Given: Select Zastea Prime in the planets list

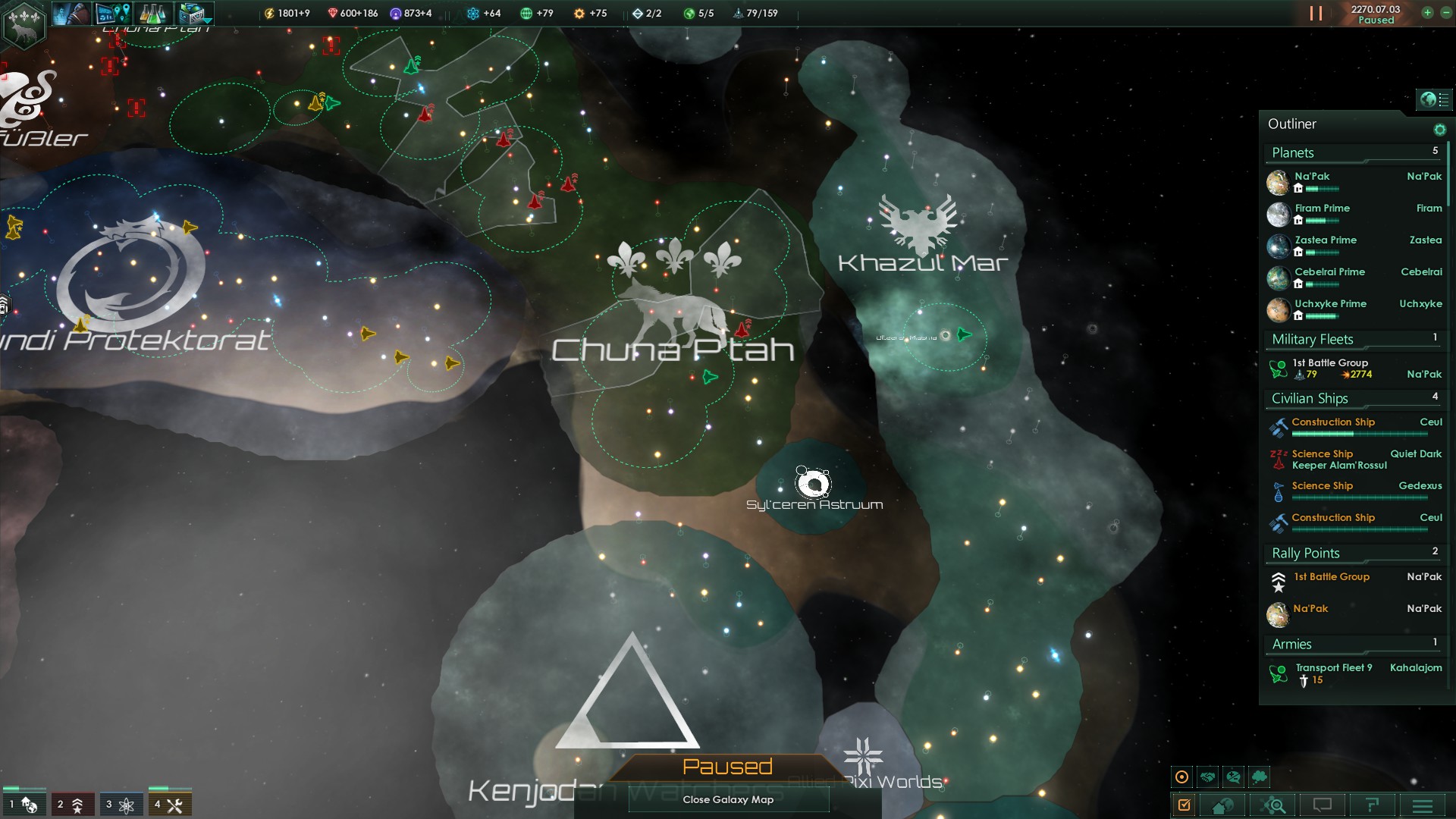Looking at the screenshot, I should coord(1325,240).
